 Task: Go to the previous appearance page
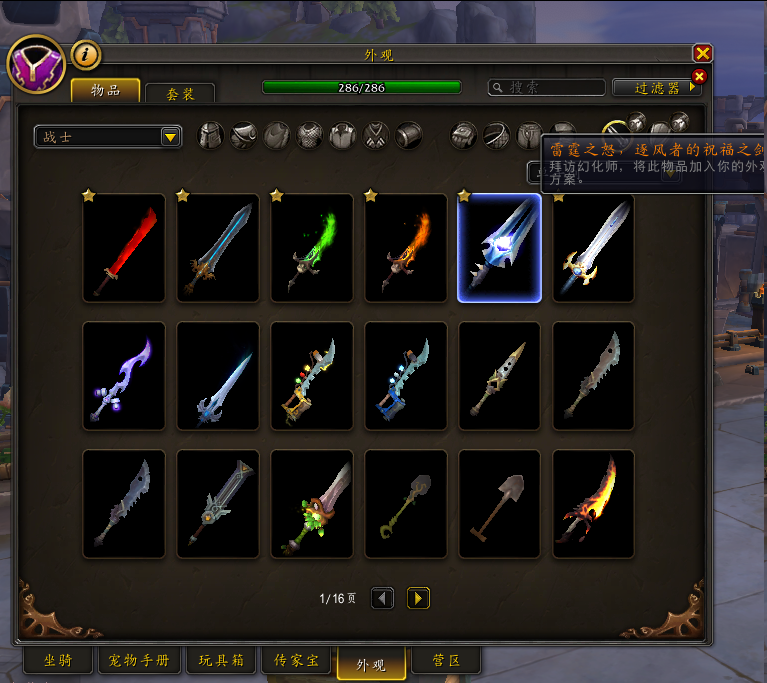click(382, 598)
